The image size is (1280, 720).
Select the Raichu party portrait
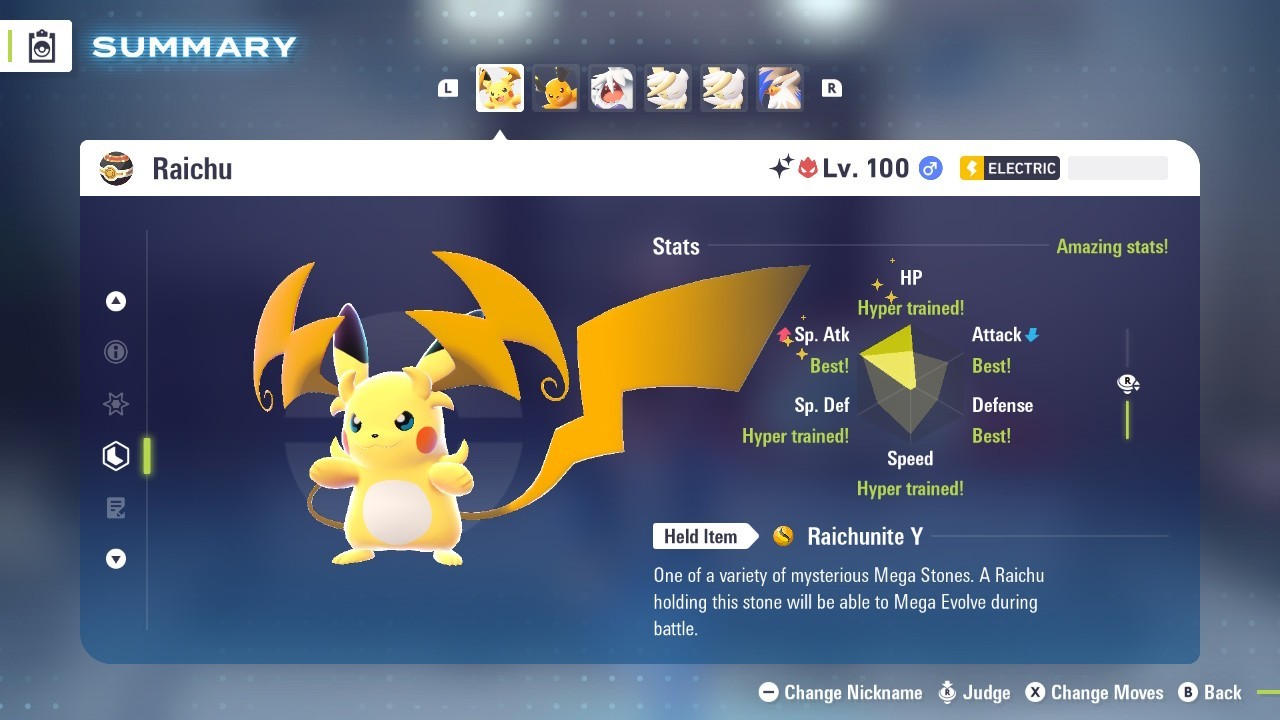tap(499, 88)
